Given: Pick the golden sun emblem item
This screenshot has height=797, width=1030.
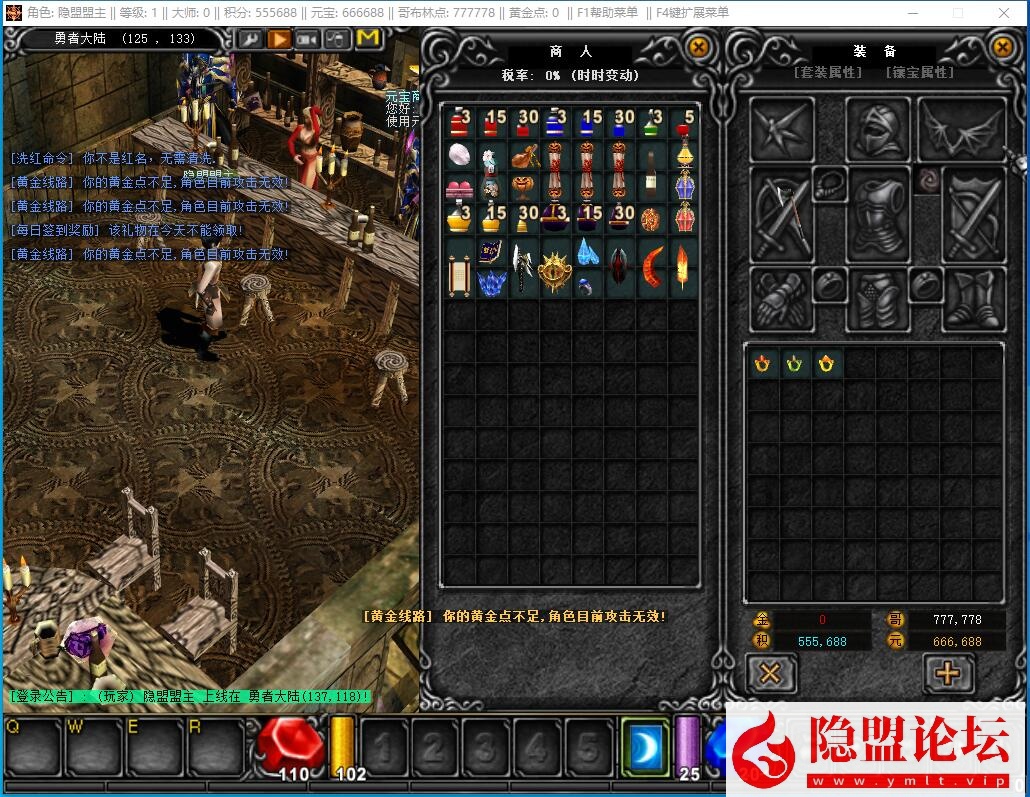Looking at the screenshot, I should [x=555, y=269].
